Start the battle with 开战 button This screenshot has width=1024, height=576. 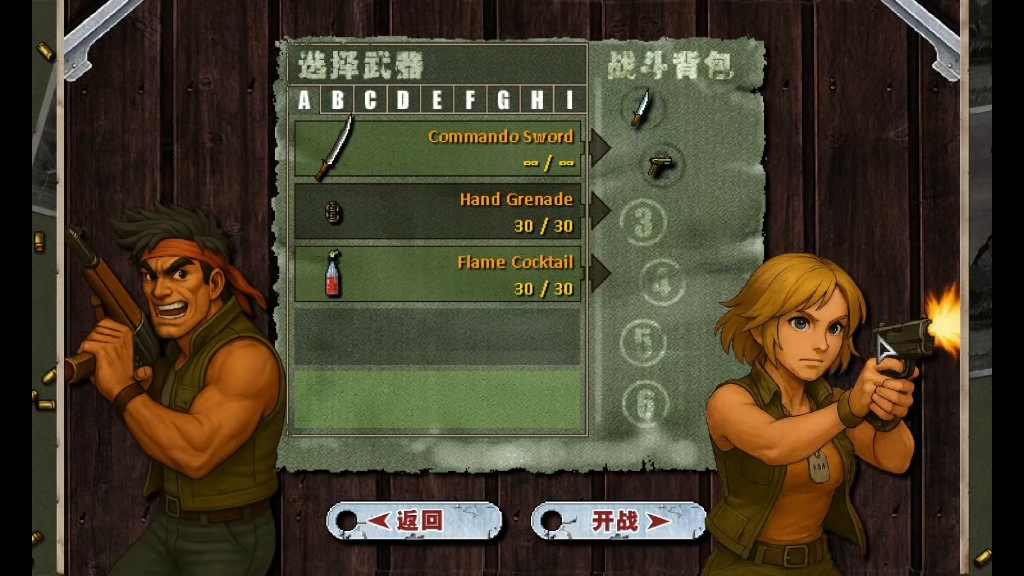618,521
